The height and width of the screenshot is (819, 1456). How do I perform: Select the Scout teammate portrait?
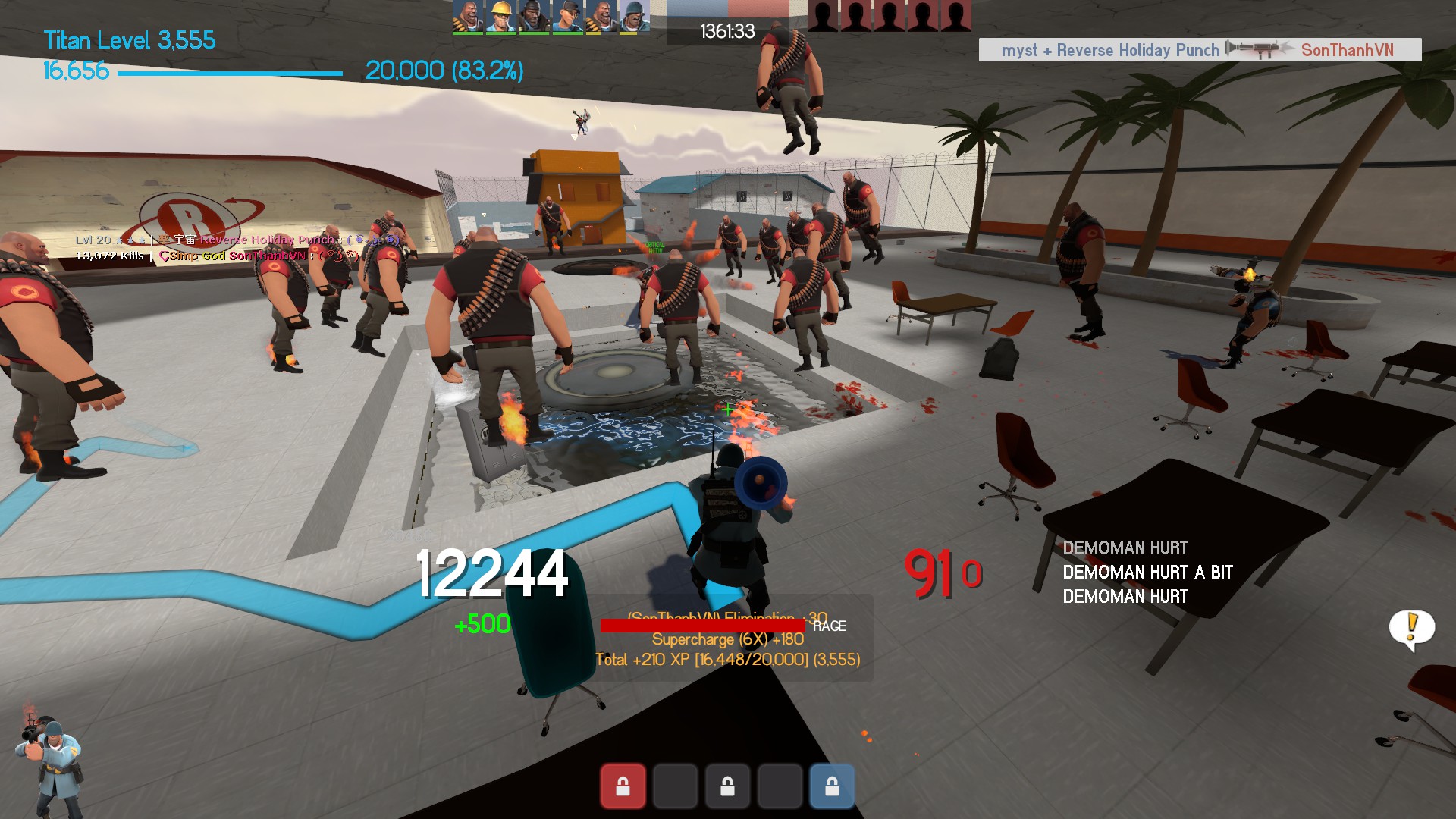pyautogui.click(x=566, y=17)
